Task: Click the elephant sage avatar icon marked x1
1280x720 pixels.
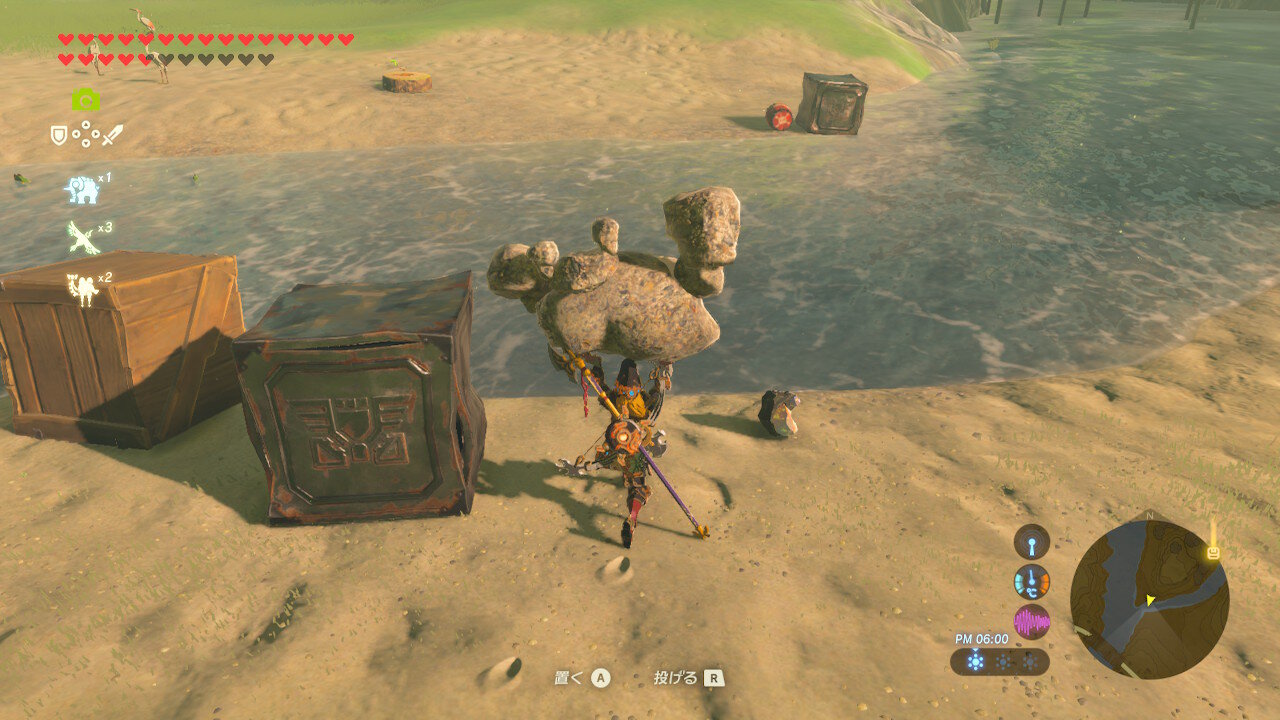Action: (82, 189)
